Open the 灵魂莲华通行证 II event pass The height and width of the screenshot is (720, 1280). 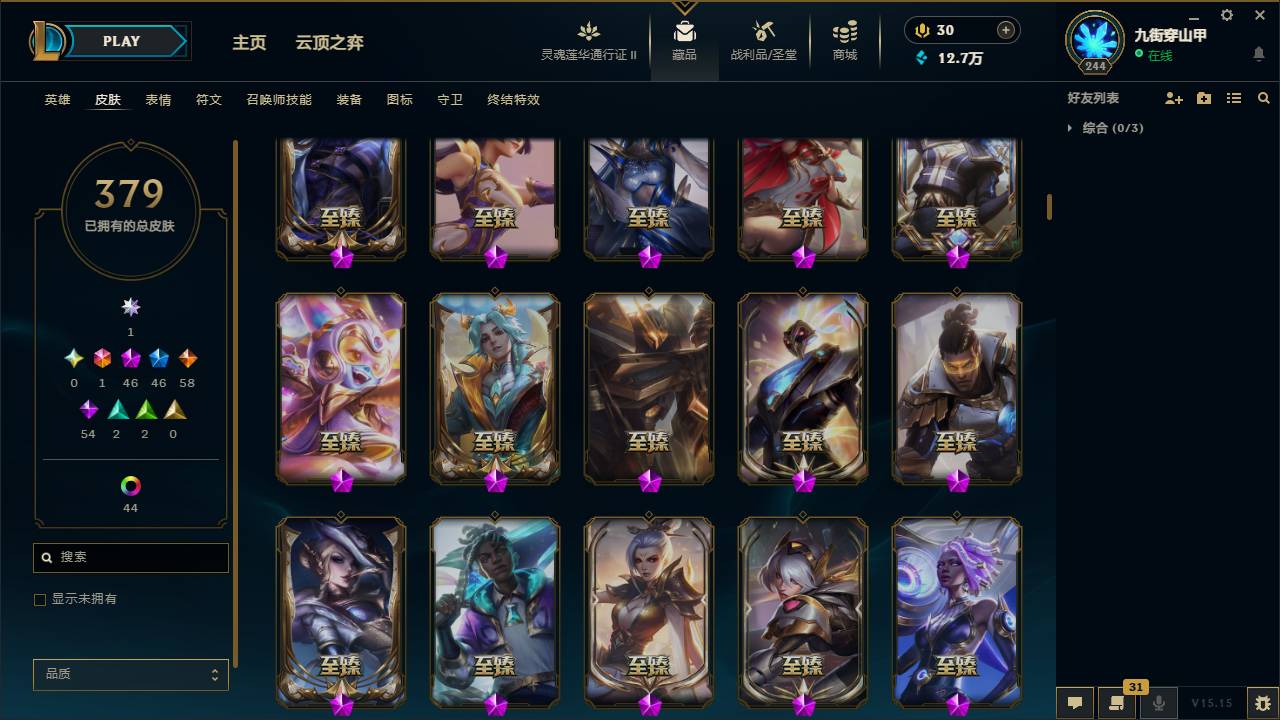(x=588, y=40)
